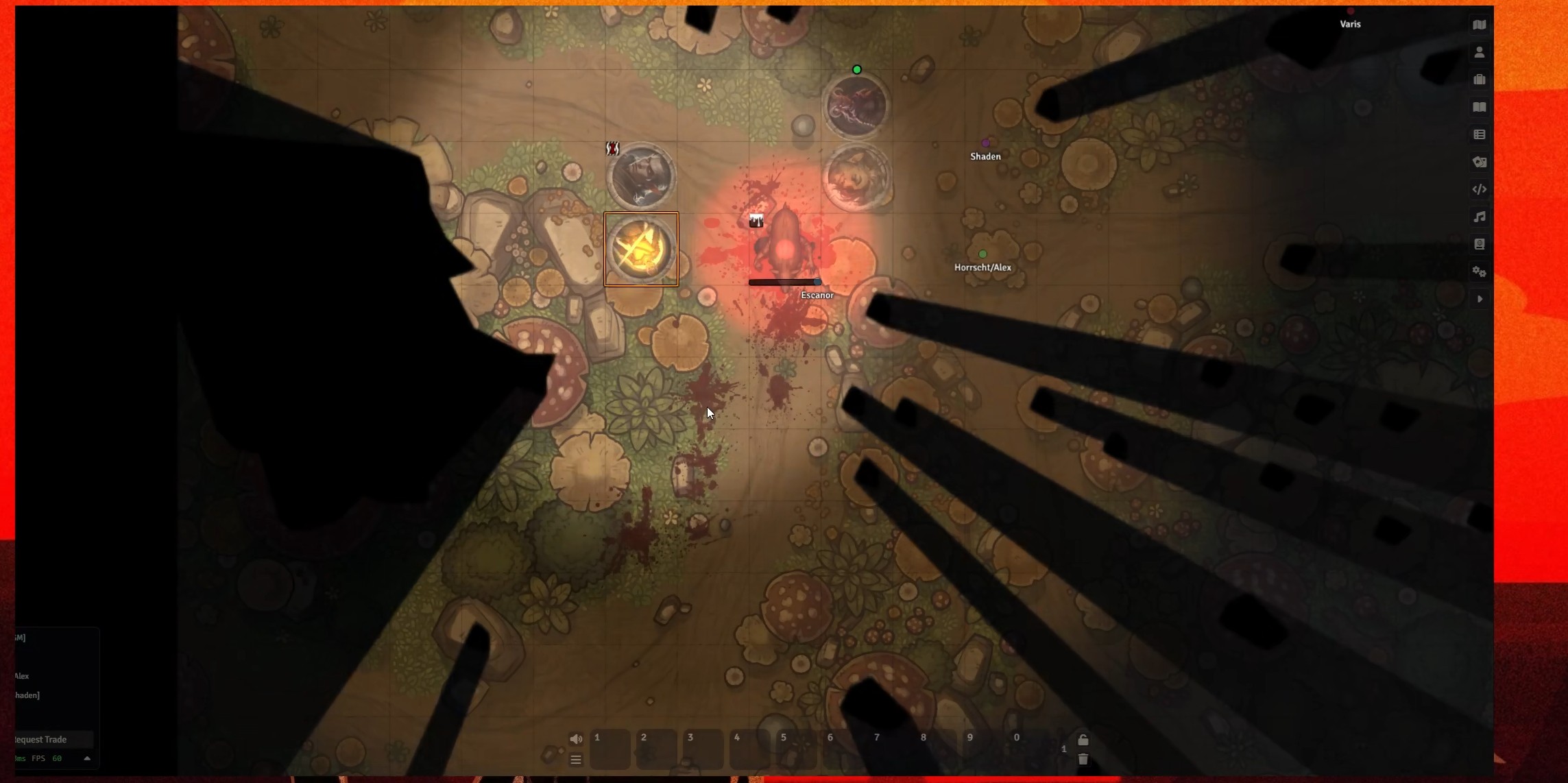Open the Actors directory tab
Screen dimensions: 1568x783
tap(1479, 52)
